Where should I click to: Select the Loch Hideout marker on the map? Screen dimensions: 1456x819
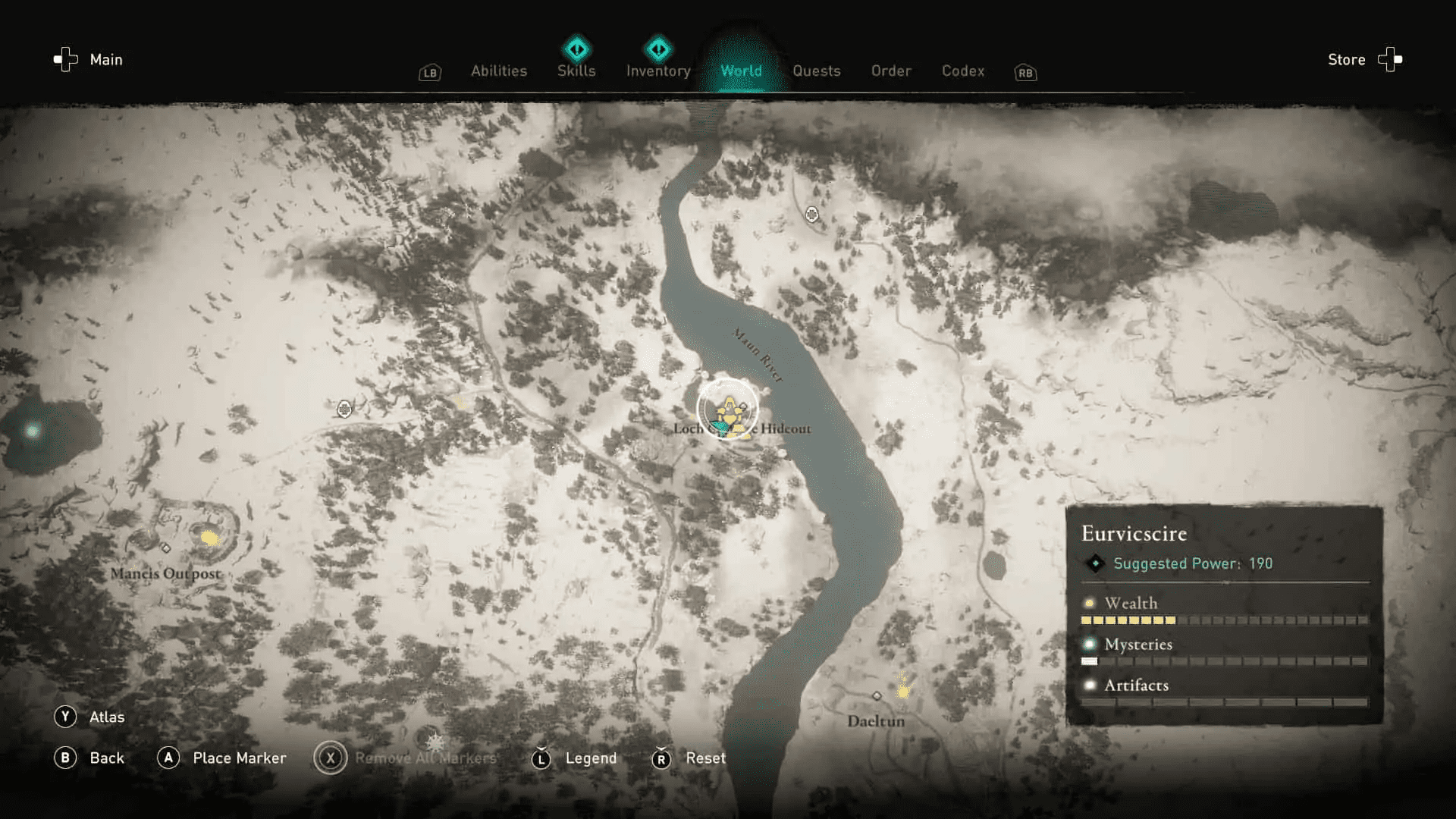tap(728, 409)
